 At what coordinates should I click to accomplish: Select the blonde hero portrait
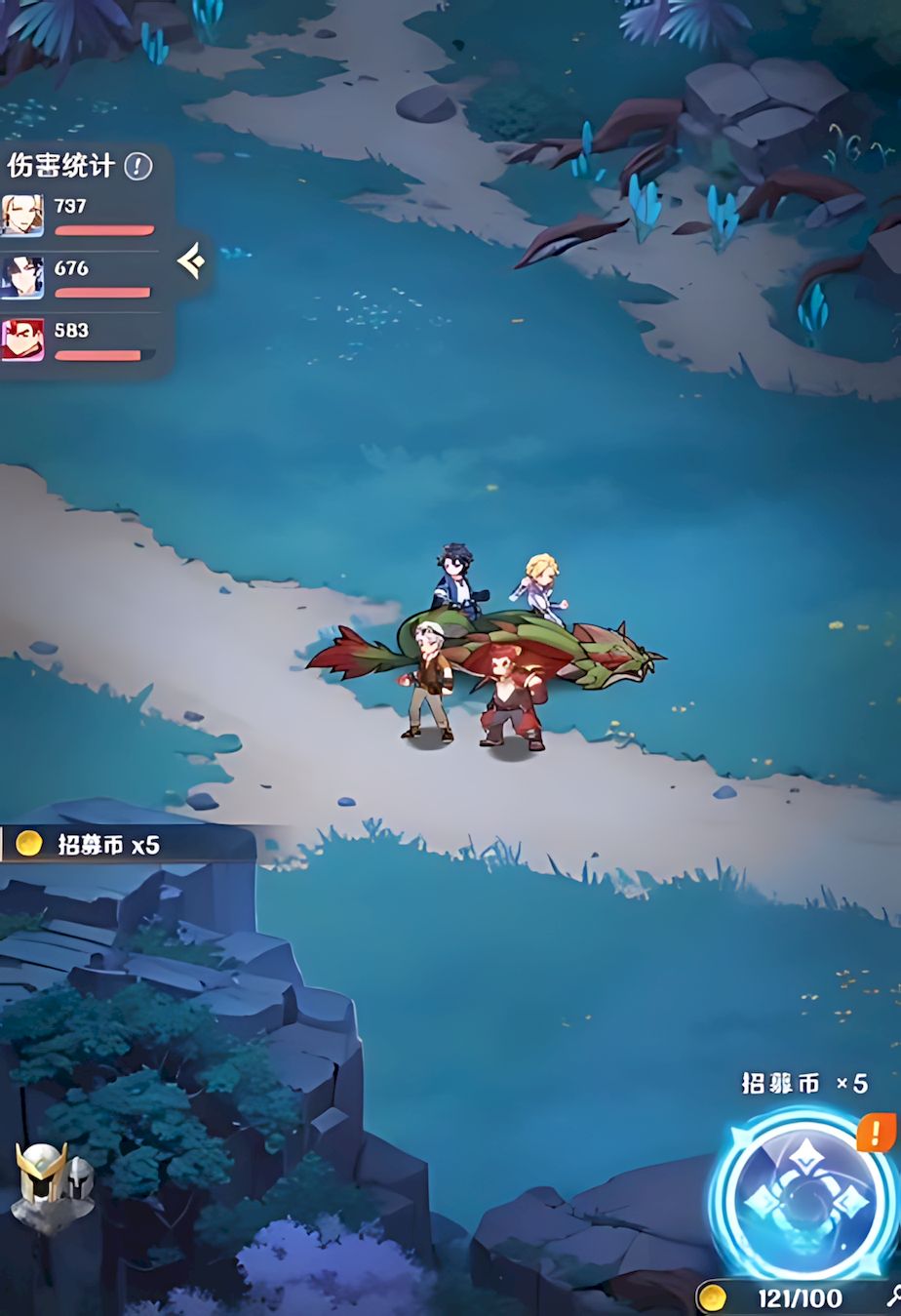coord(22,216)
